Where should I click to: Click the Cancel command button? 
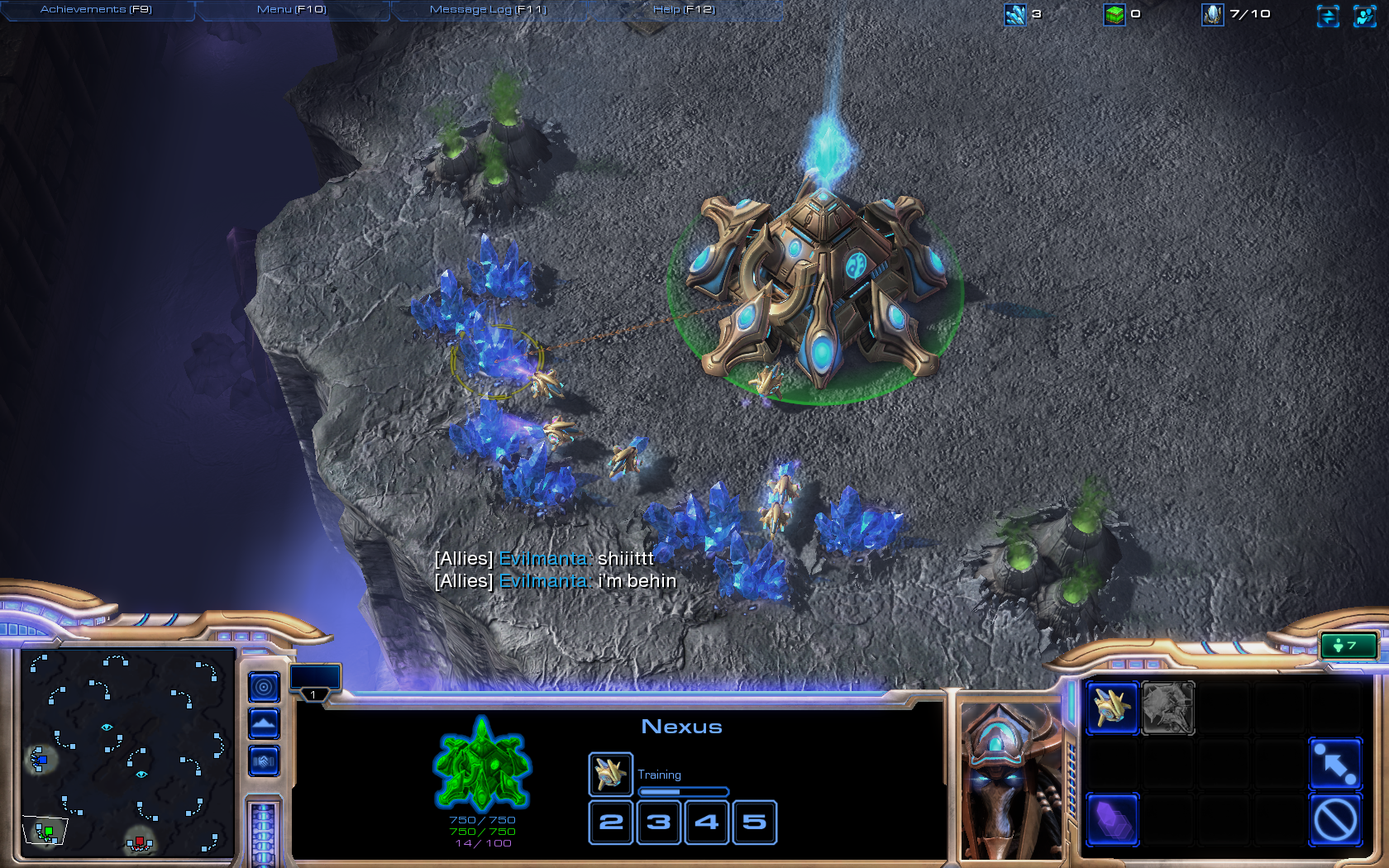pyautogui.click(x=1334, y=820)
